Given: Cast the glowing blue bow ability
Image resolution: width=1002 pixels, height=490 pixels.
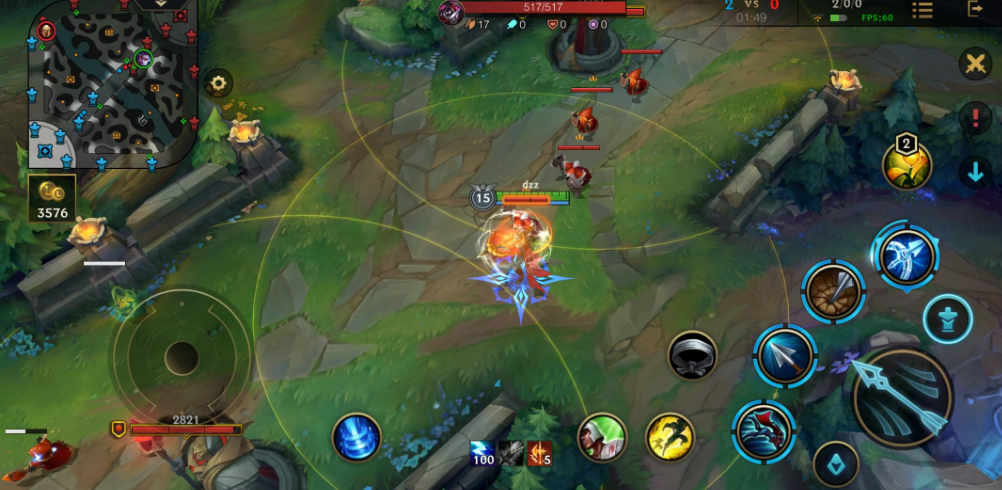Looking at the screenshot, I should (x=906, y=255).
